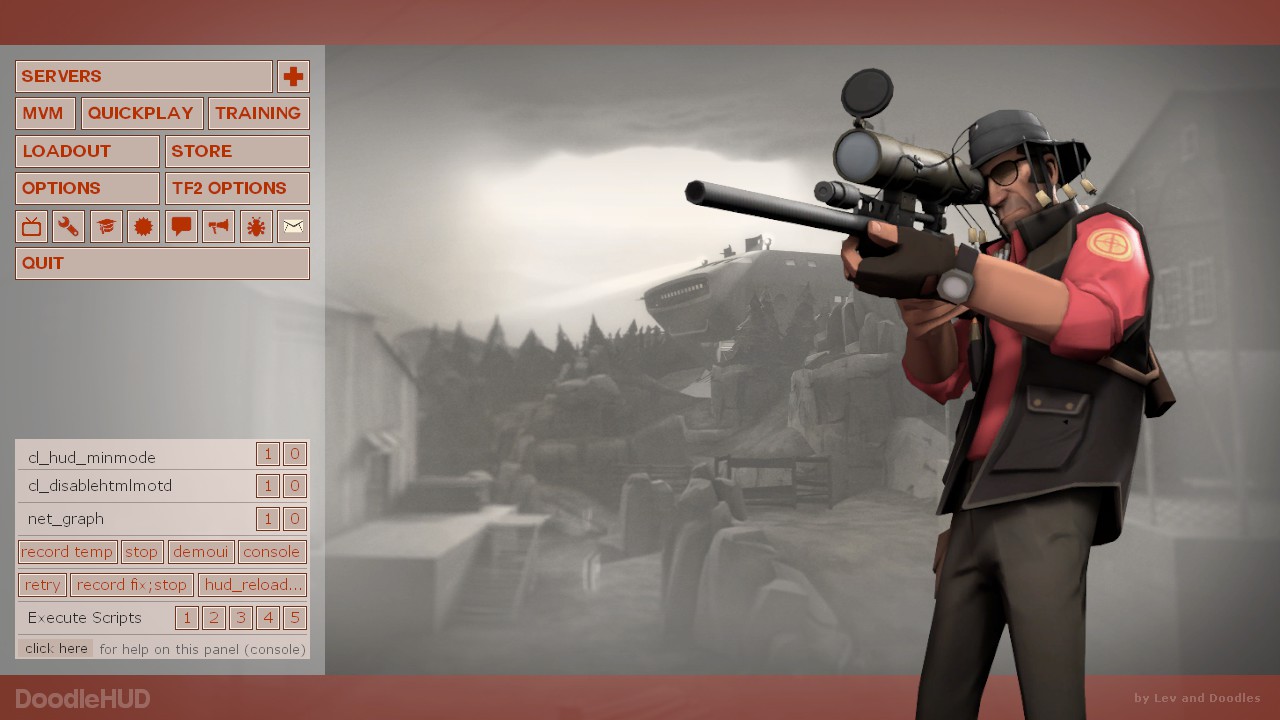Click the wrench icon button
This screenshot has height=720, width=1280.
point(68,227)
